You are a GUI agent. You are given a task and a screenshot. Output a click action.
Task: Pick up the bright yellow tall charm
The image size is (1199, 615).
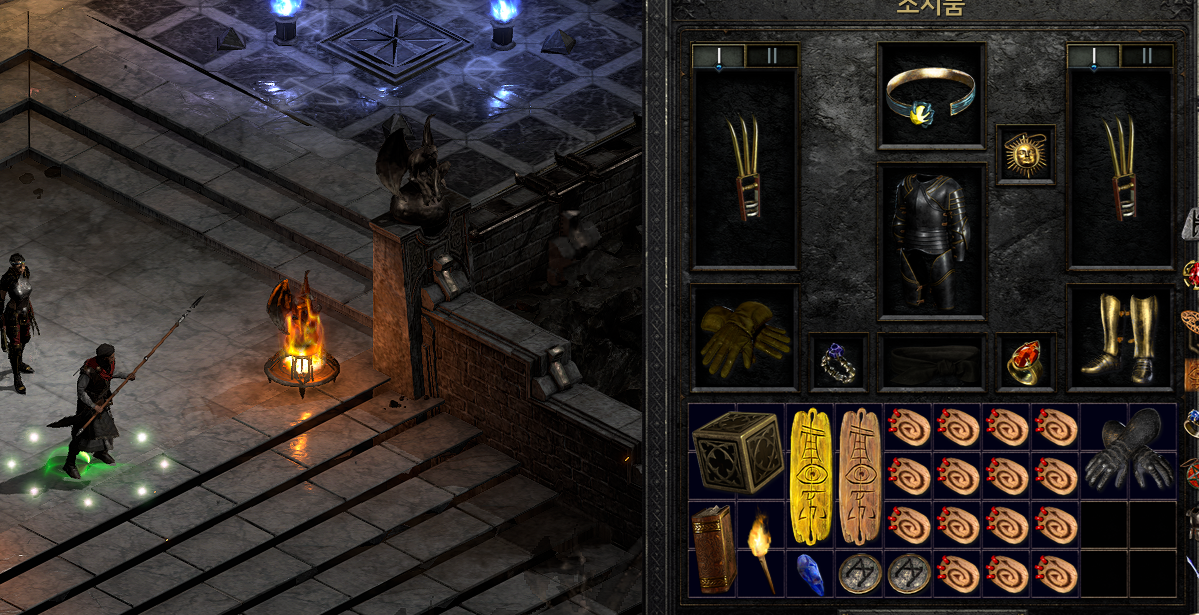click(x=811, y=476)
